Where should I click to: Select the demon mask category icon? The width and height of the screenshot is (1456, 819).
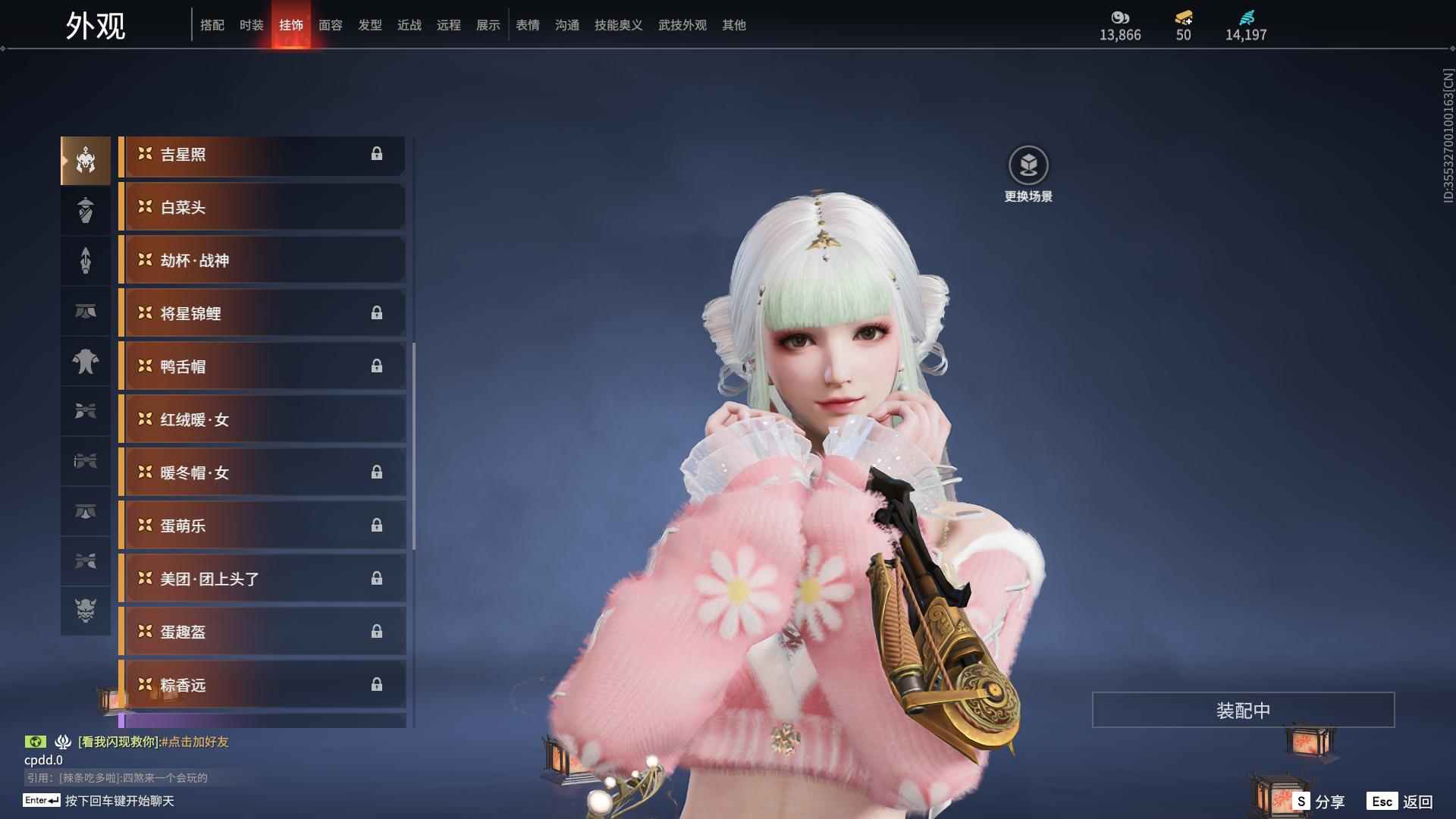[86, 610]
